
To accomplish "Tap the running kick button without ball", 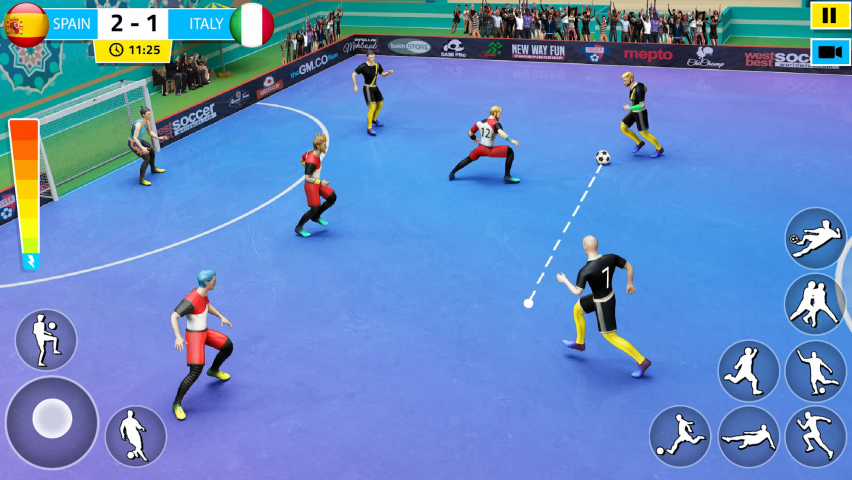I will [x=748, y=371].
